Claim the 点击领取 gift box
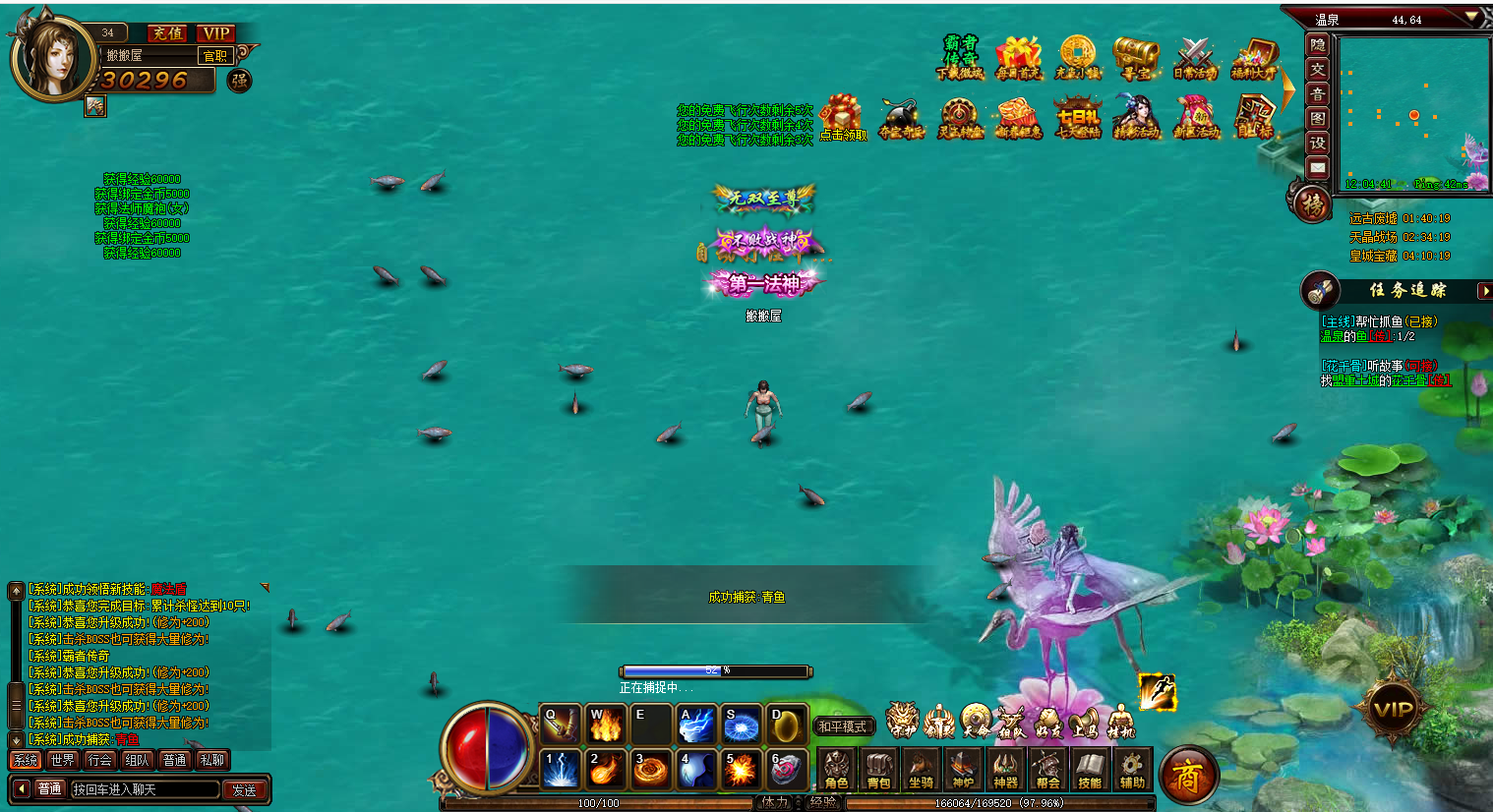 [842, 118]
